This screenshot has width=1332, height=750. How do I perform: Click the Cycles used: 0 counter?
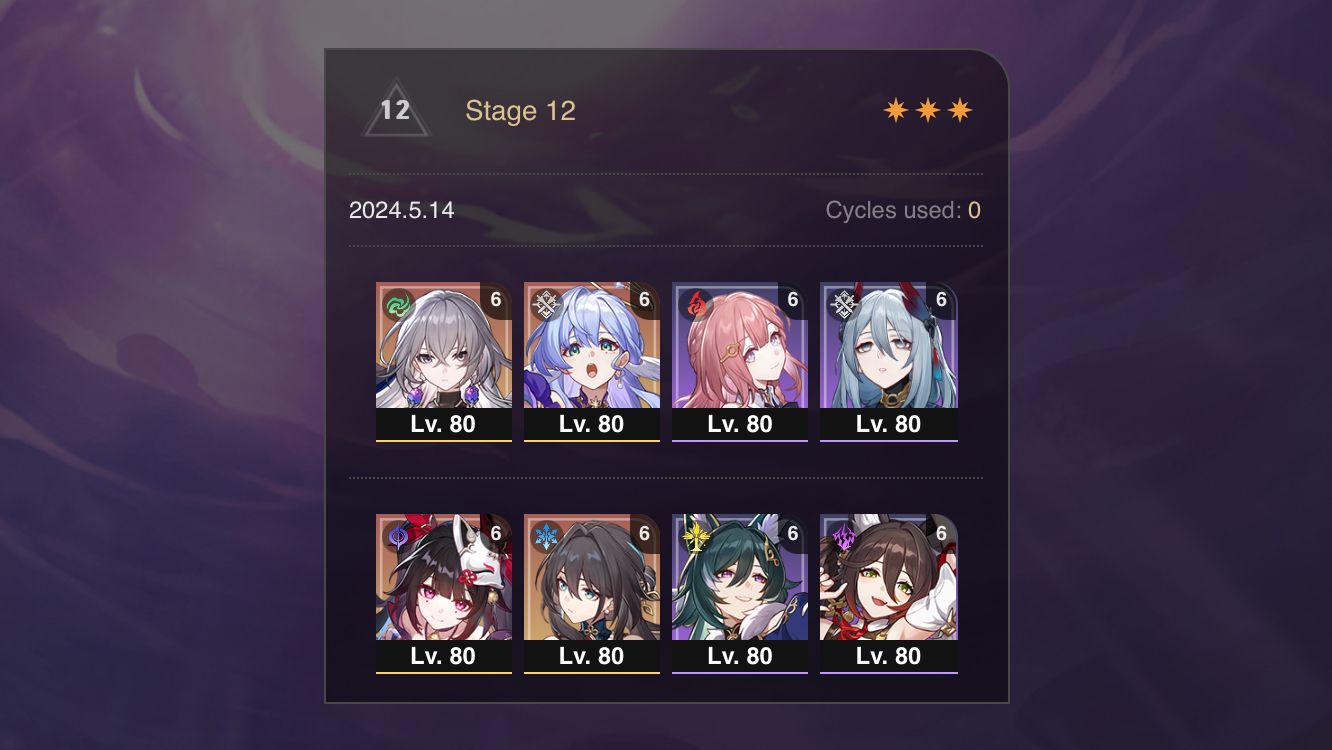tap(901, 210)
